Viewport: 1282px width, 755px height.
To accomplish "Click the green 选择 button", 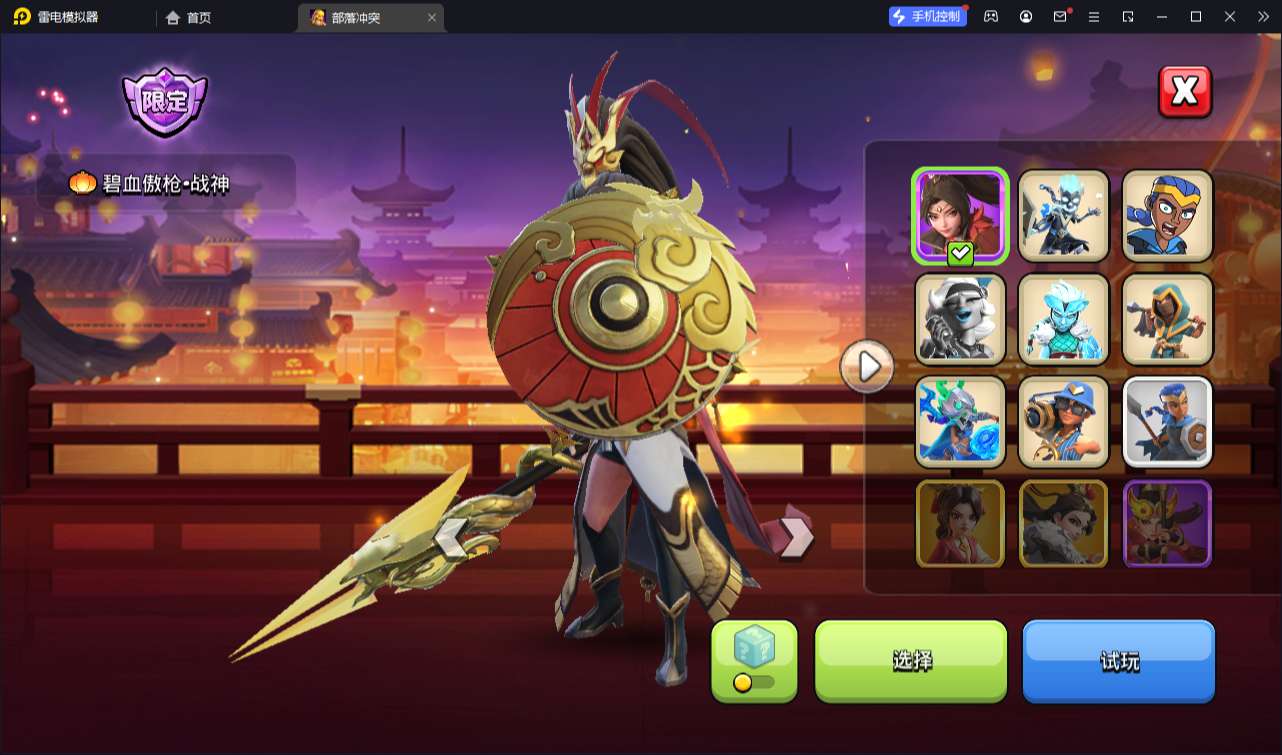I will point(911,660).
